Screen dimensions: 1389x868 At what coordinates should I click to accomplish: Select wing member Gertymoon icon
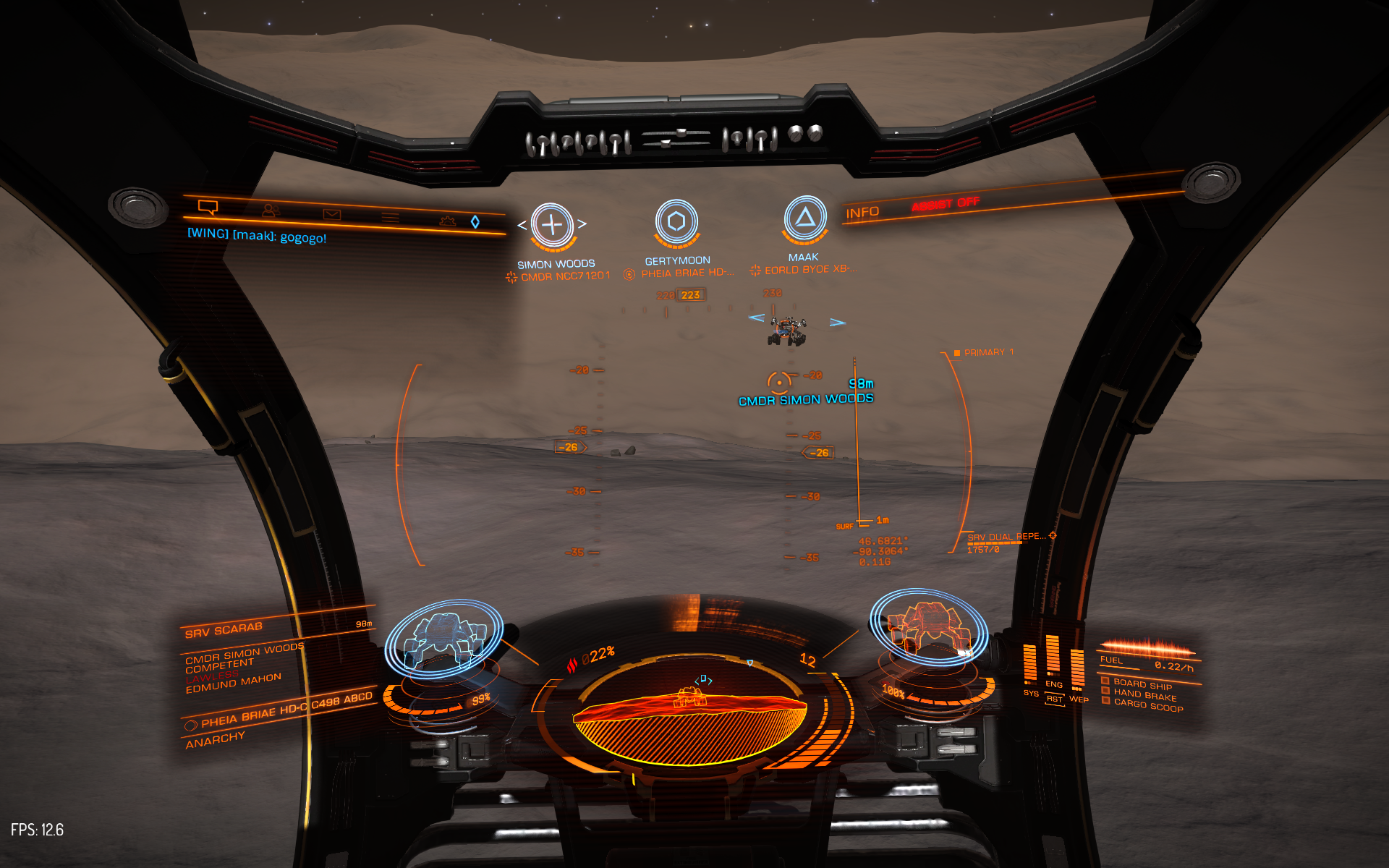coord(676,221)
